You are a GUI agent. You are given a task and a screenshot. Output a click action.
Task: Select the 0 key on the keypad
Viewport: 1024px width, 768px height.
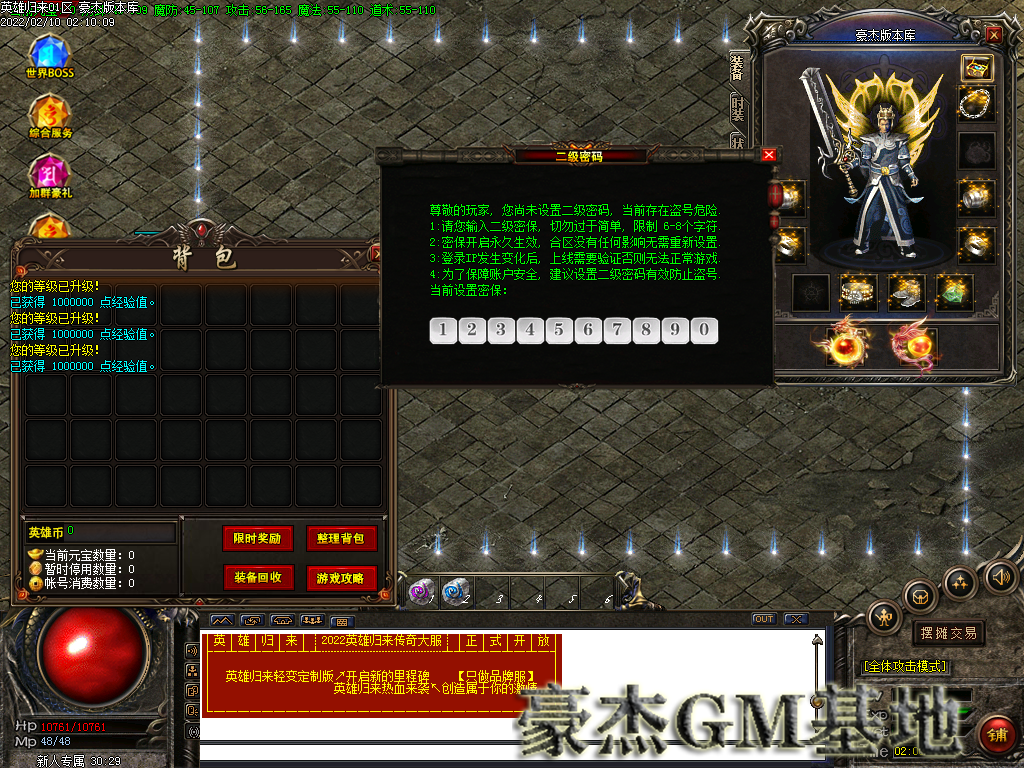tap(704, 330)
